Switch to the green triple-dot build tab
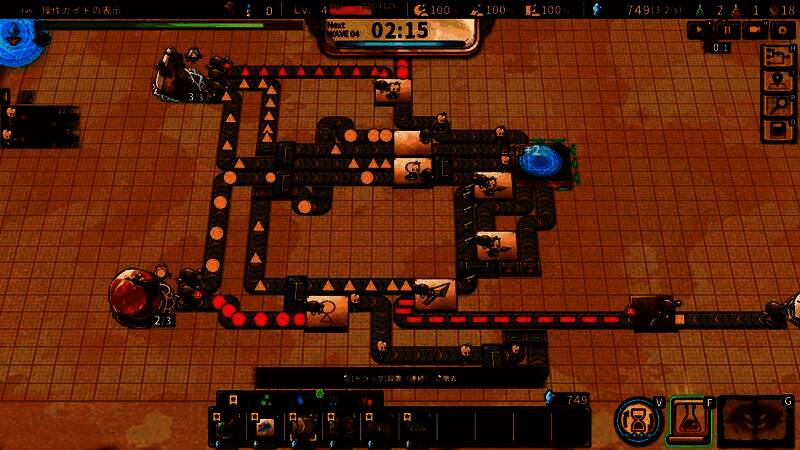 (267, 398)
